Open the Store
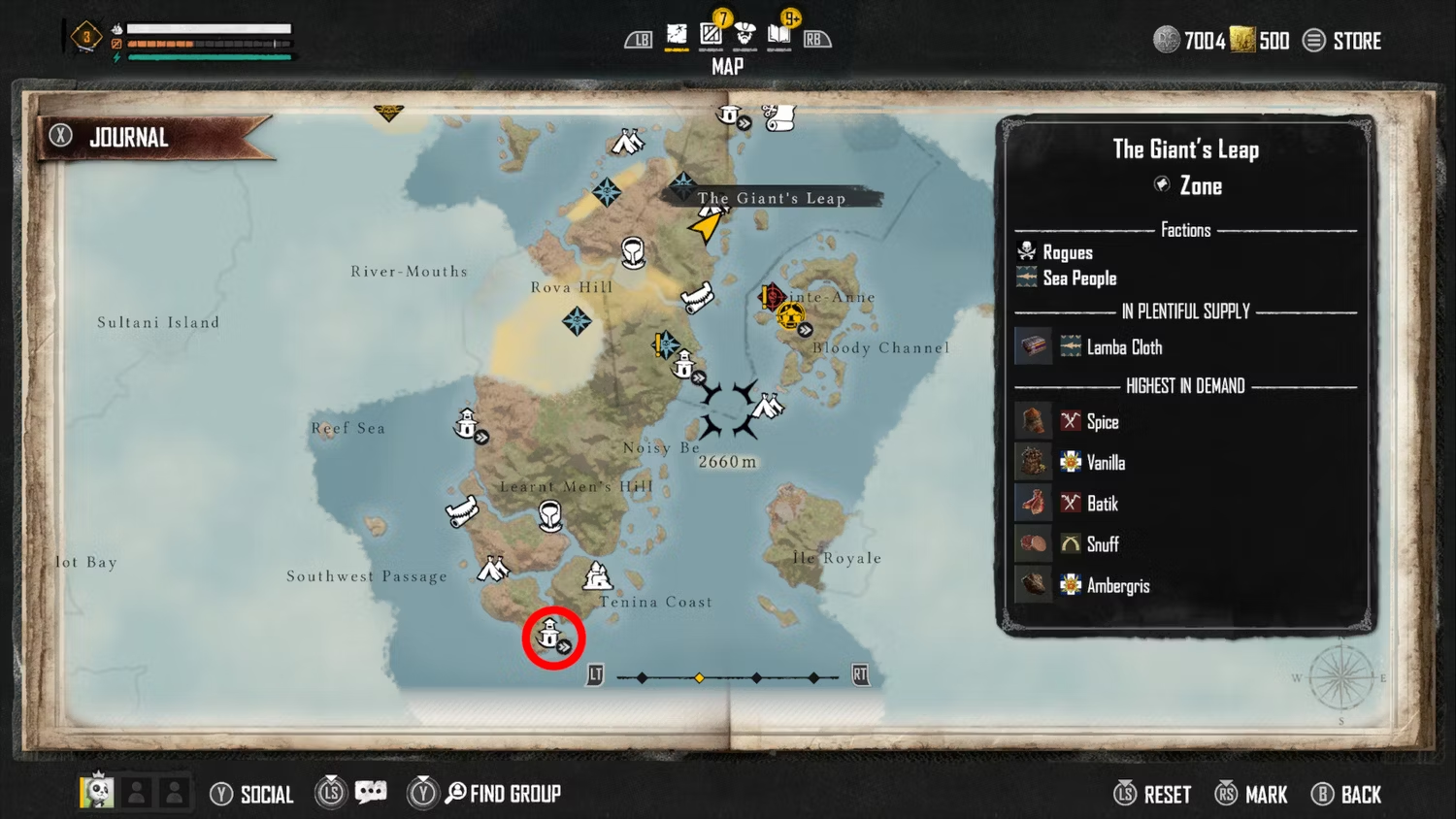1456x819 pixels. (x=1344, y=41)
